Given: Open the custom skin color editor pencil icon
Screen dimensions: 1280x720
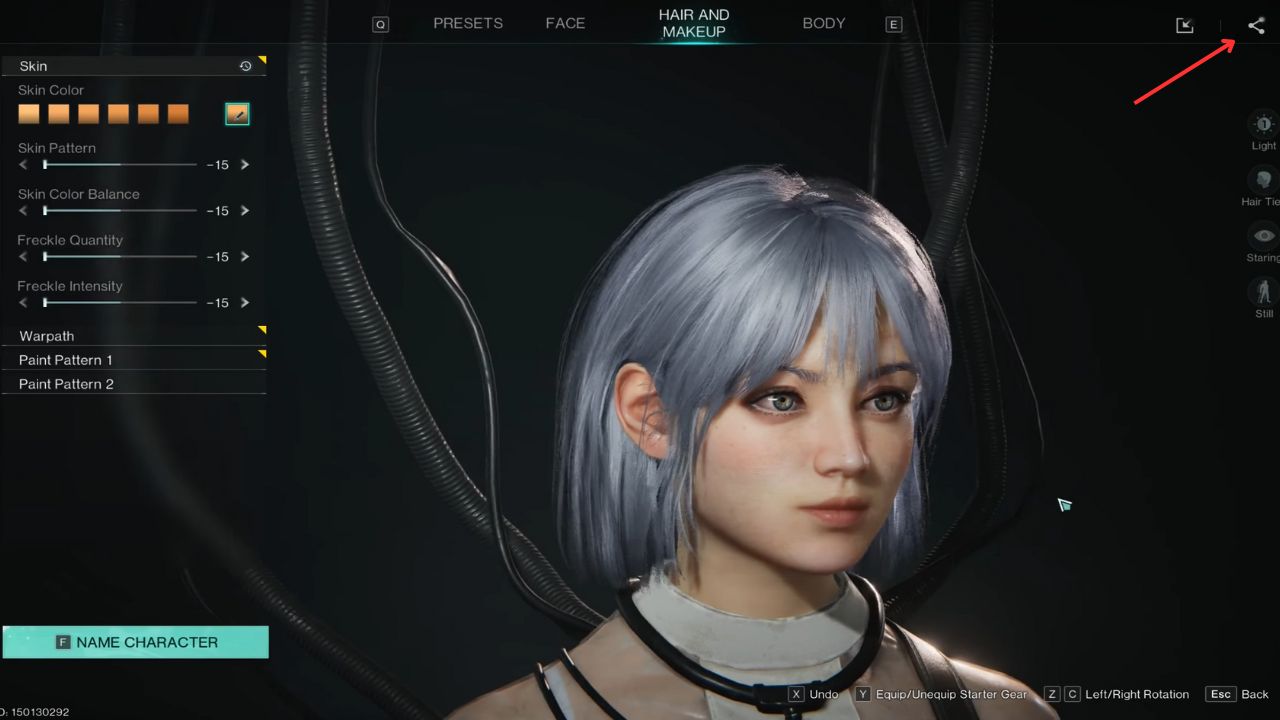Looking at the screenshot, I should (237, 114).
